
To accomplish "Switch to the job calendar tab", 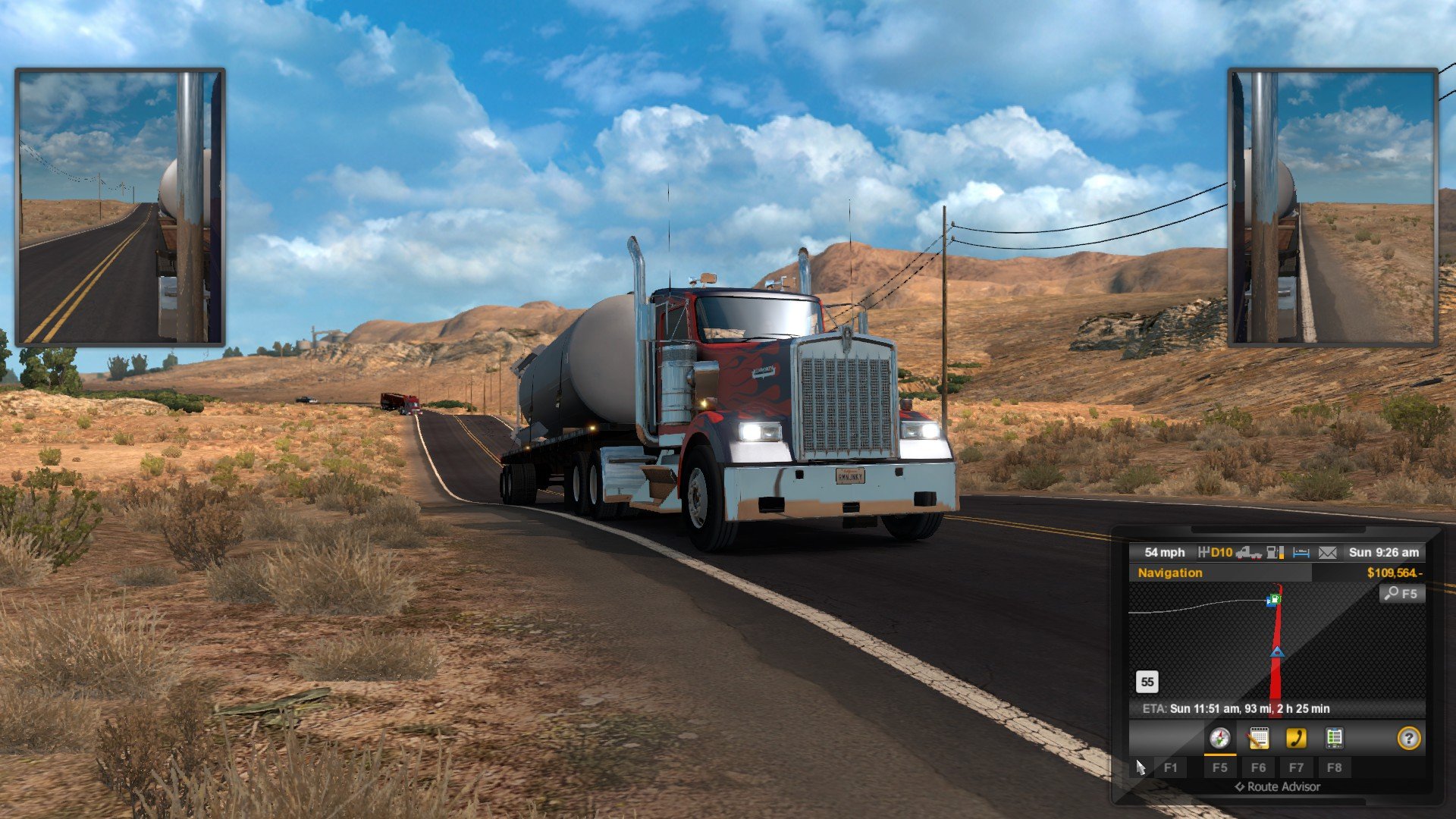I will (x=1258, y=738).
